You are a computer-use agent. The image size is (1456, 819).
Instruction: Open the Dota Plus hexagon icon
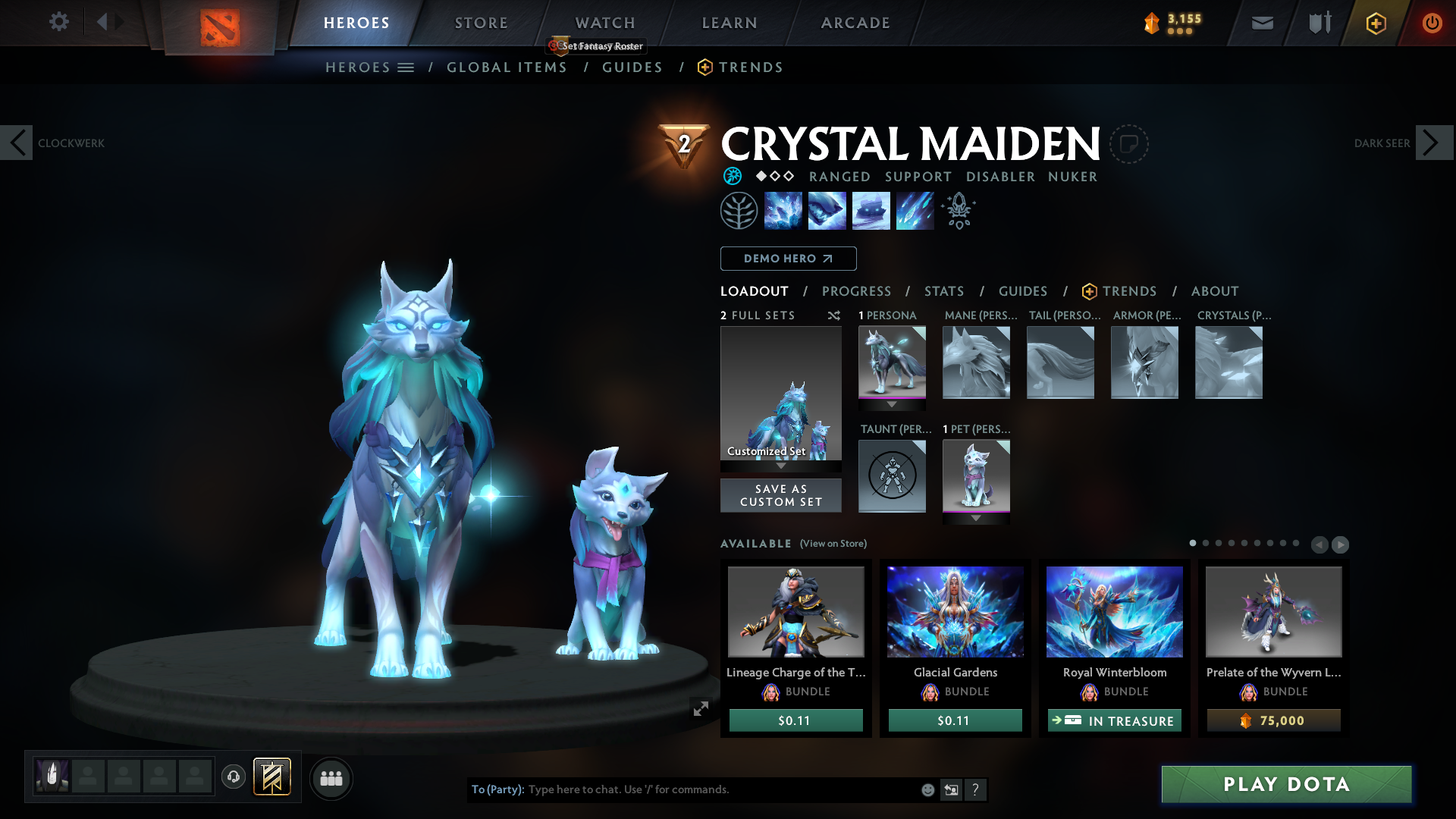pyautogui.click(x=1376, y=23)
